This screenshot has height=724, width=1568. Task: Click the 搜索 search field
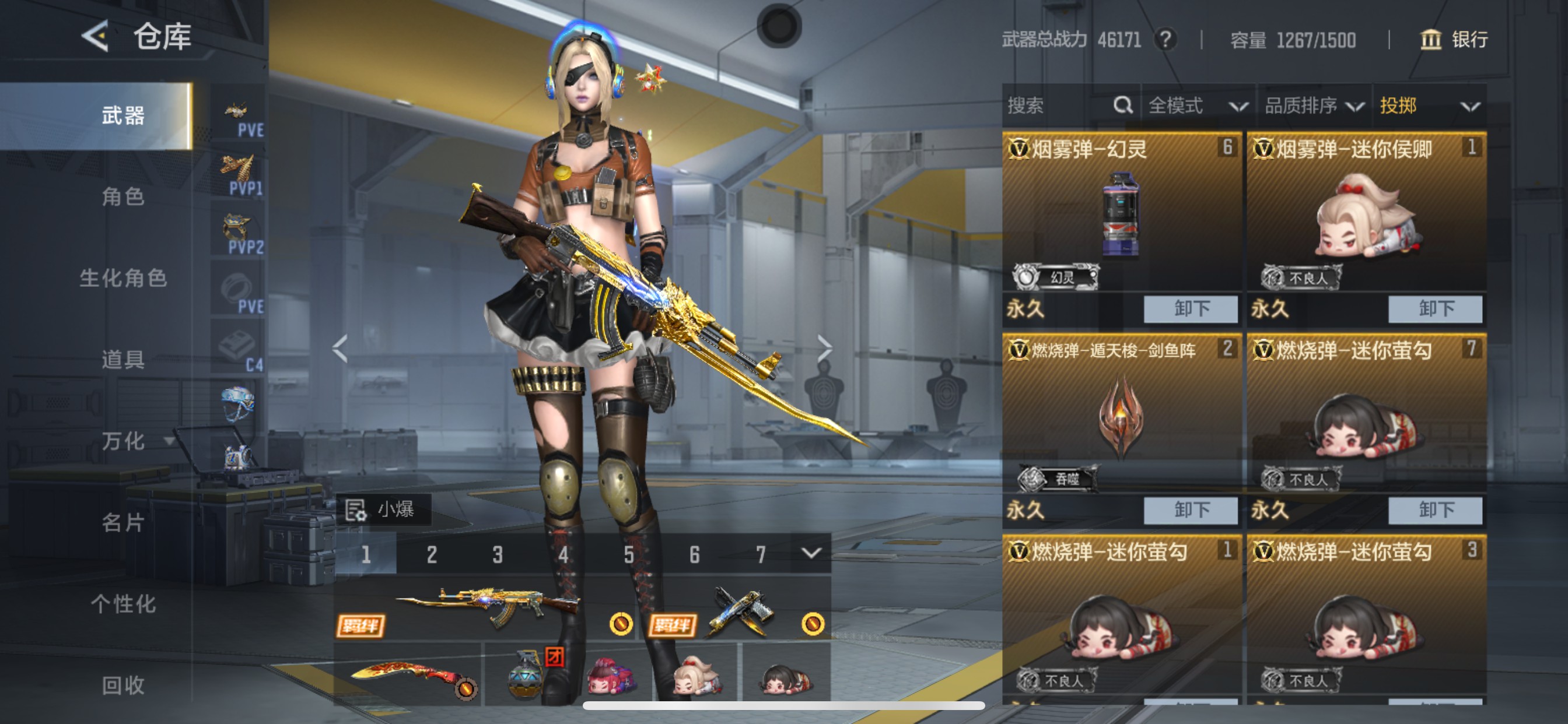1059,106
